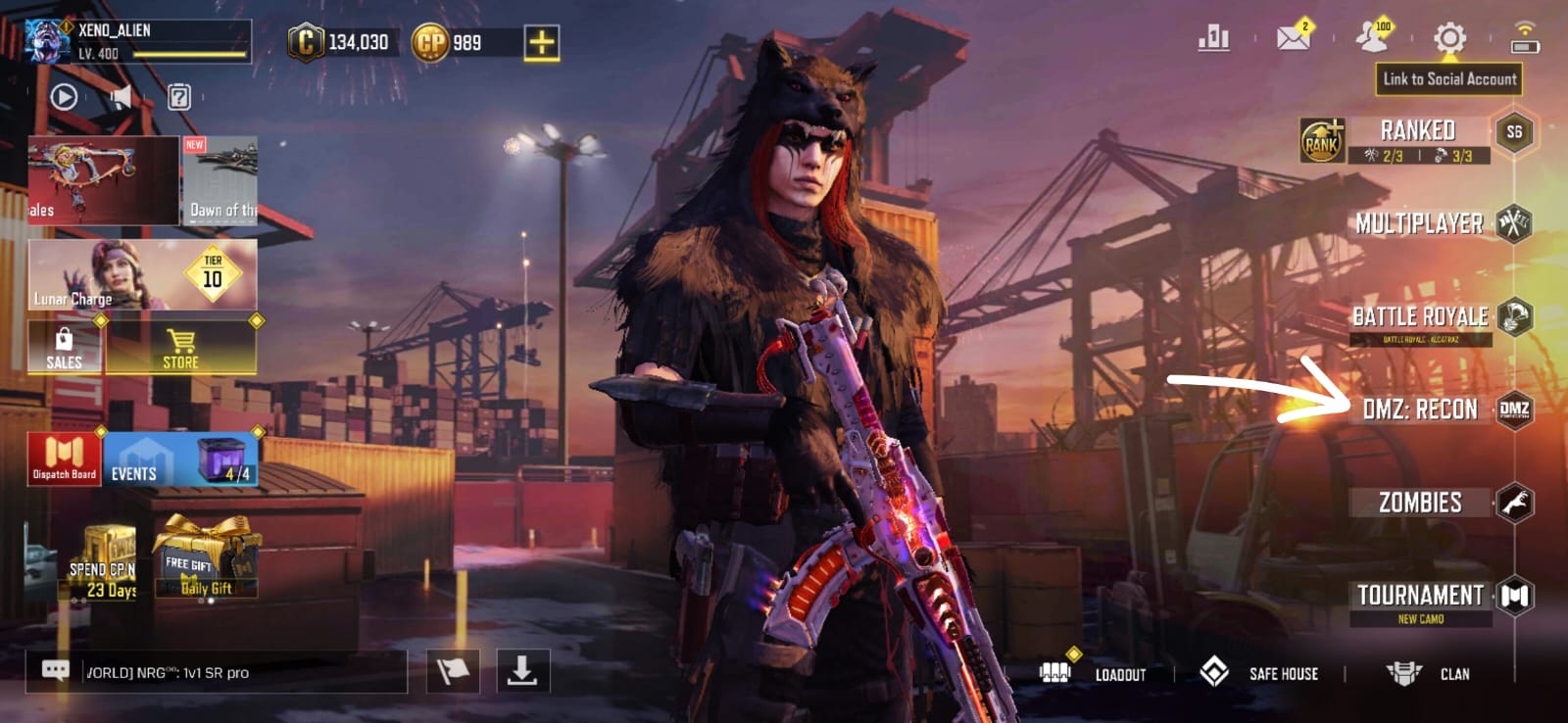Open the Zombies mode

1420,503
